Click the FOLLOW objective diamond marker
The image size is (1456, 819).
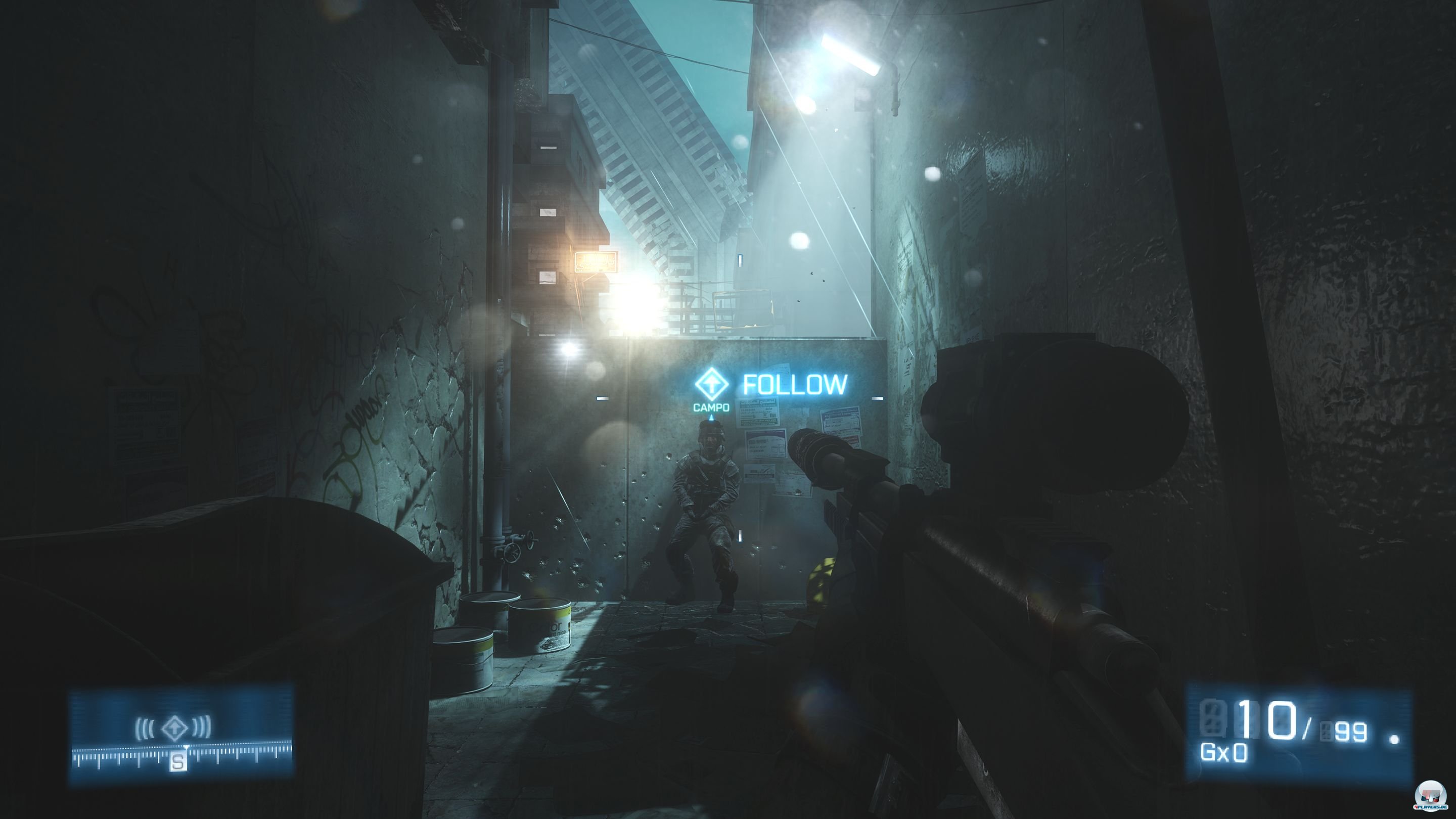click(711, 384)
